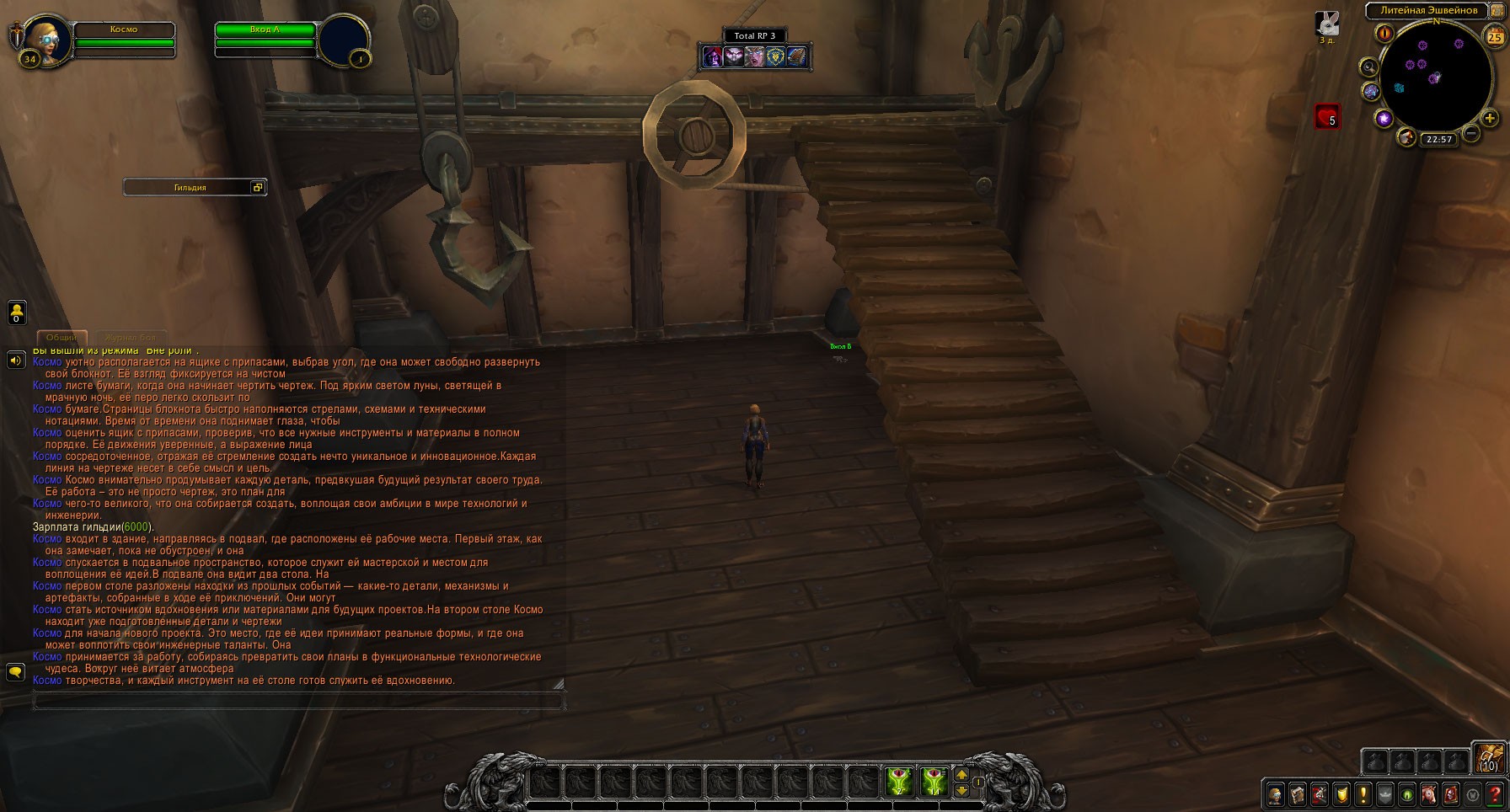The image size is (1510, 812).
Task: Page the action bar up with arrow
Action: 962,775
